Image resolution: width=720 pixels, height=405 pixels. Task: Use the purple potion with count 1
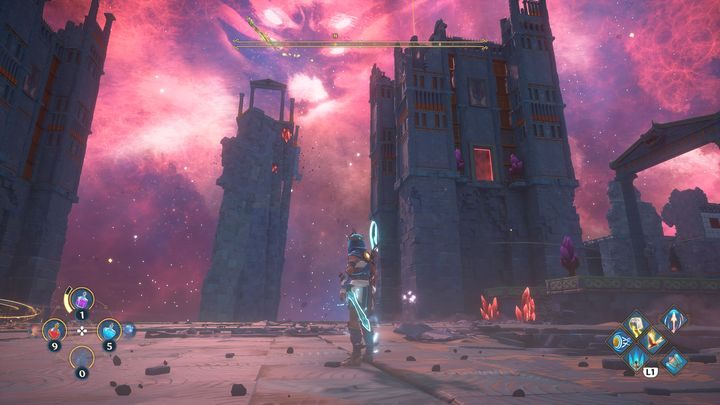[81, 298]
